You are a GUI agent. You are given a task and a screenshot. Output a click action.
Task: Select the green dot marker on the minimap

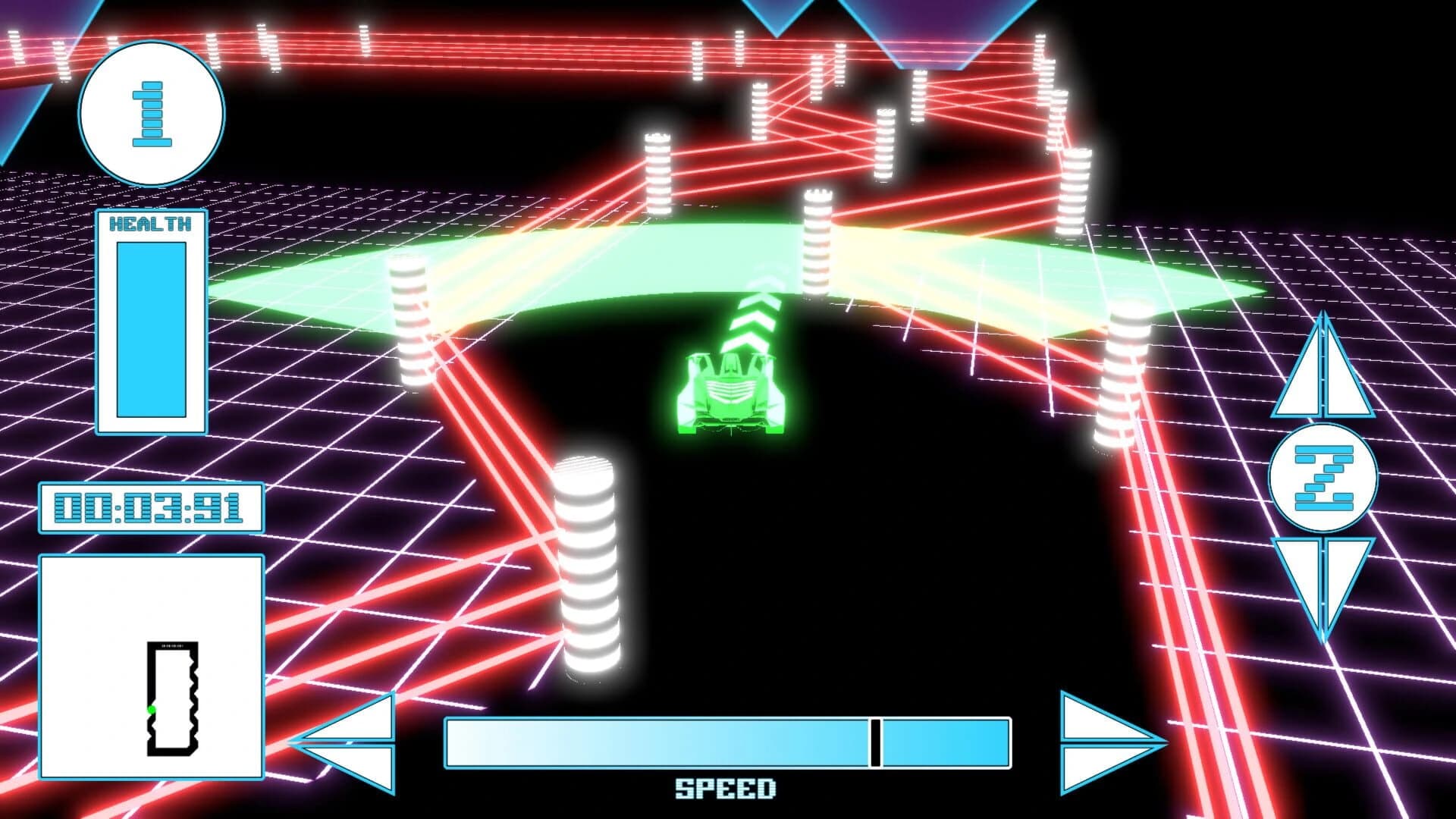coord(152,710)
